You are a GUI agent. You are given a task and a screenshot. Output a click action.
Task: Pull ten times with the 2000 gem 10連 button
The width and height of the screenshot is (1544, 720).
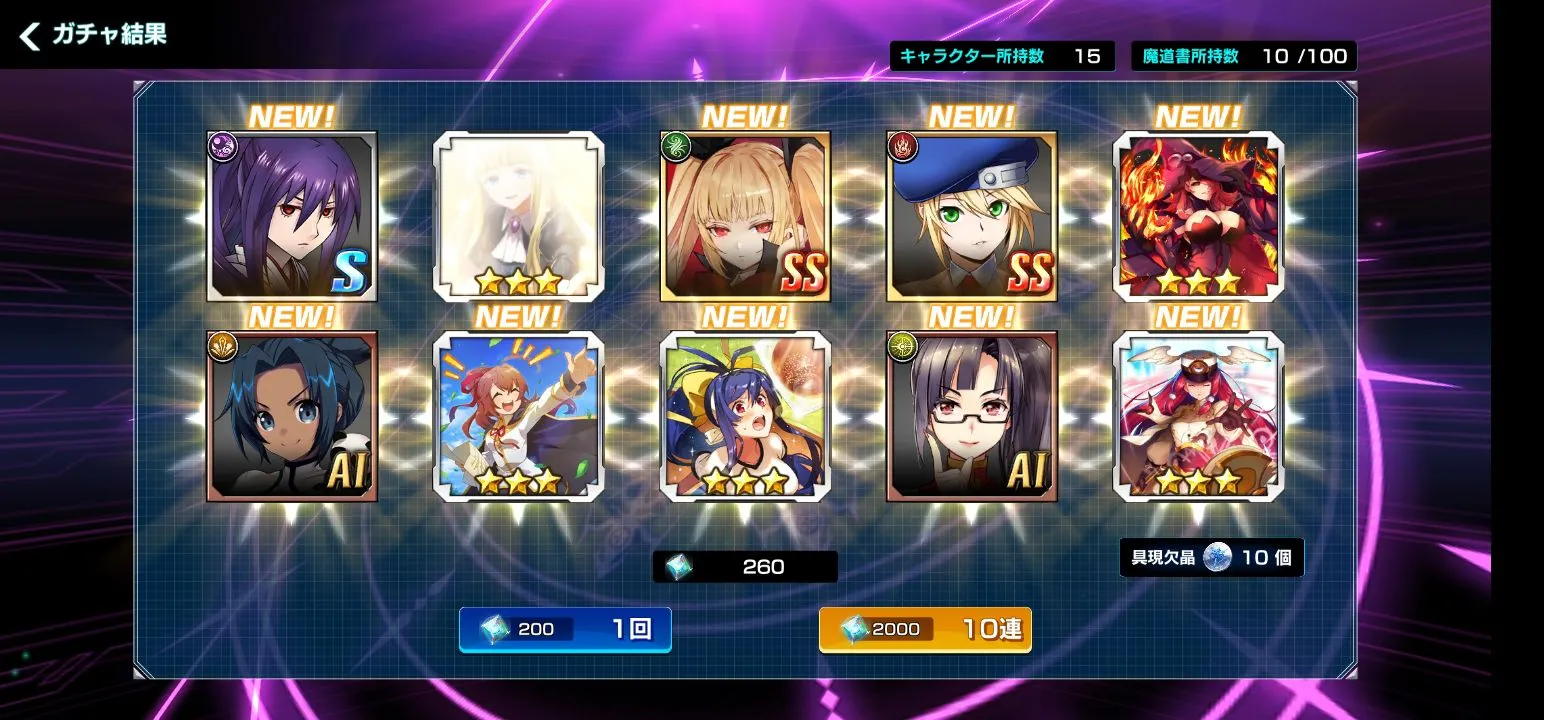tap(925, 629)
